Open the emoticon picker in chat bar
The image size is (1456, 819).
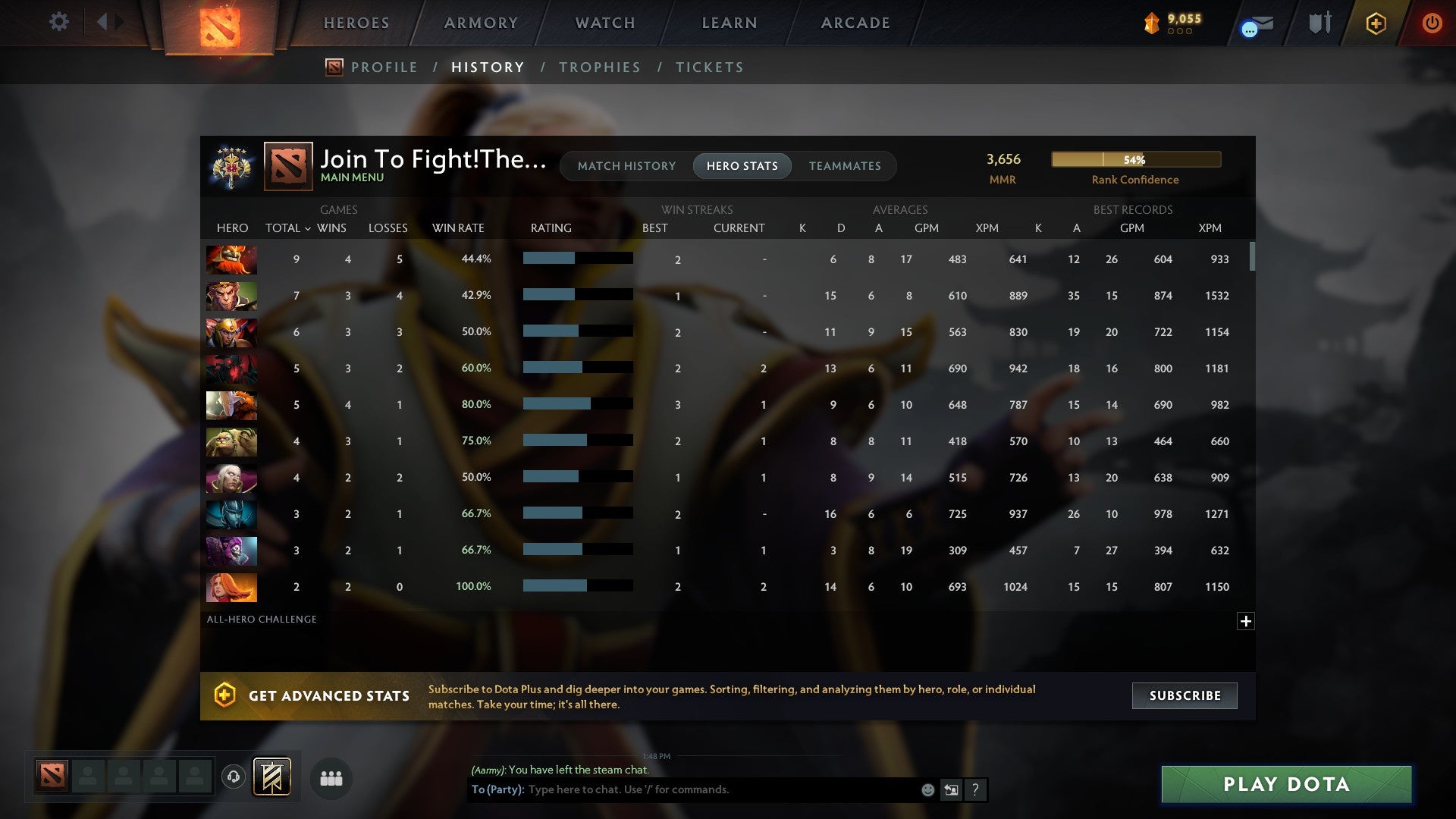[x=927, y=789]
